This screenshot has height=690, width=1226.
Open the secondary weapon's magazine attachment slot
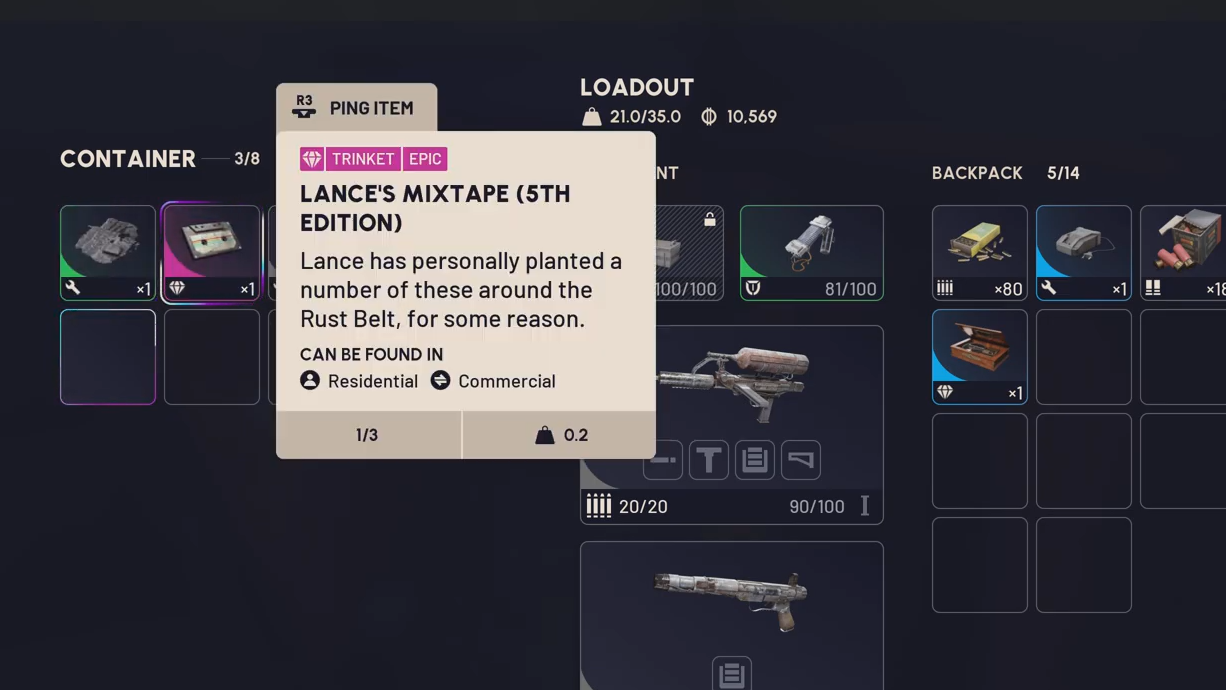tap(731, 674)
